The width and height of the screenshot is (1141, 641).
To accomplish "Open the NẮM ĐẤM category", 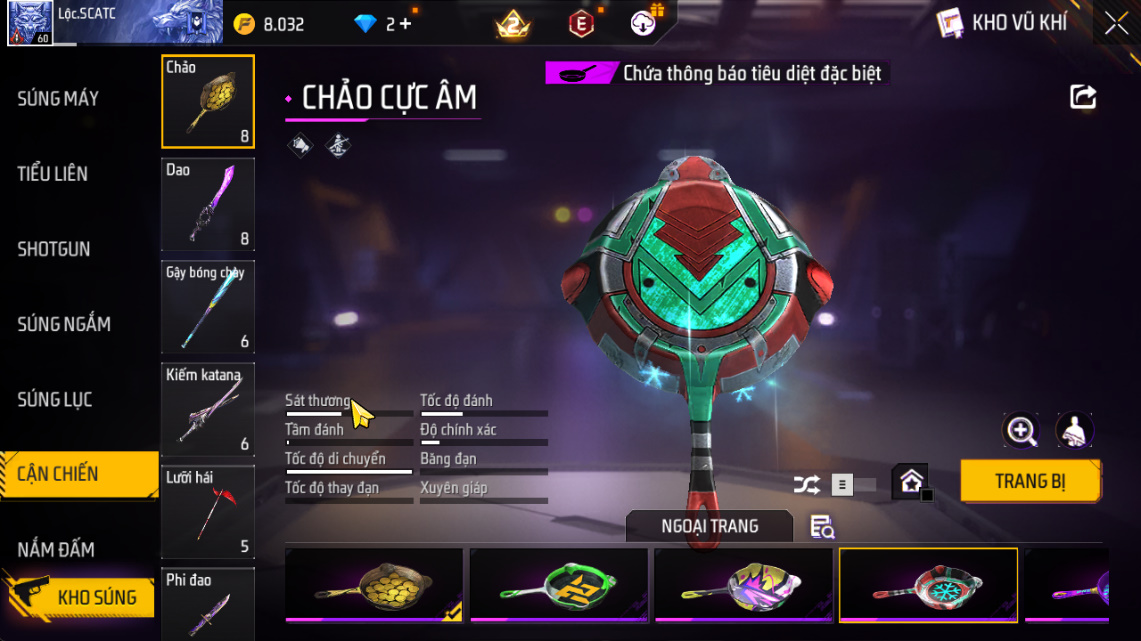I will pos(56,549).
